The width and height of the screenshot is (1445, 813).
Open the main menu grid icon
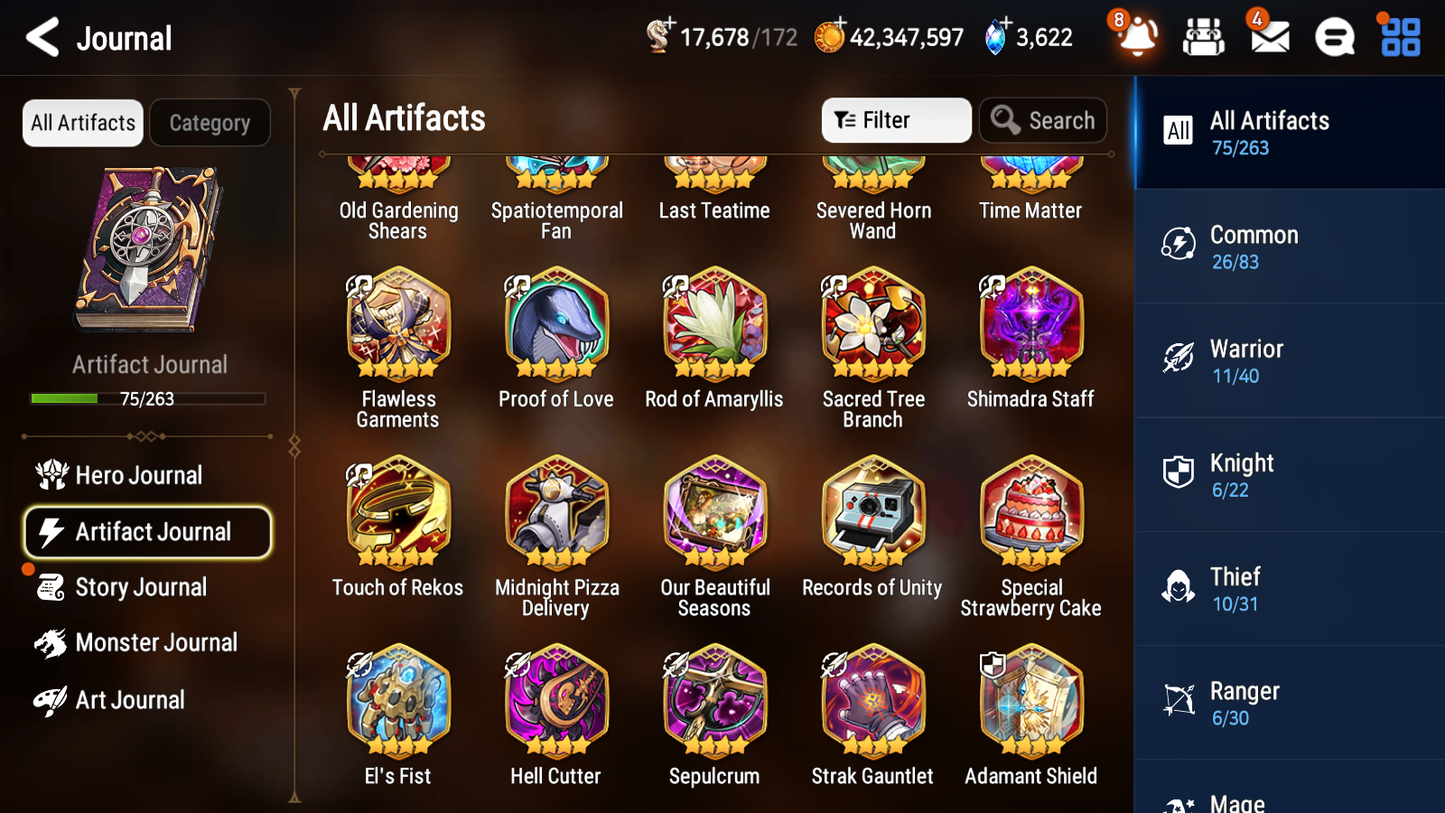click(1398, 37)
